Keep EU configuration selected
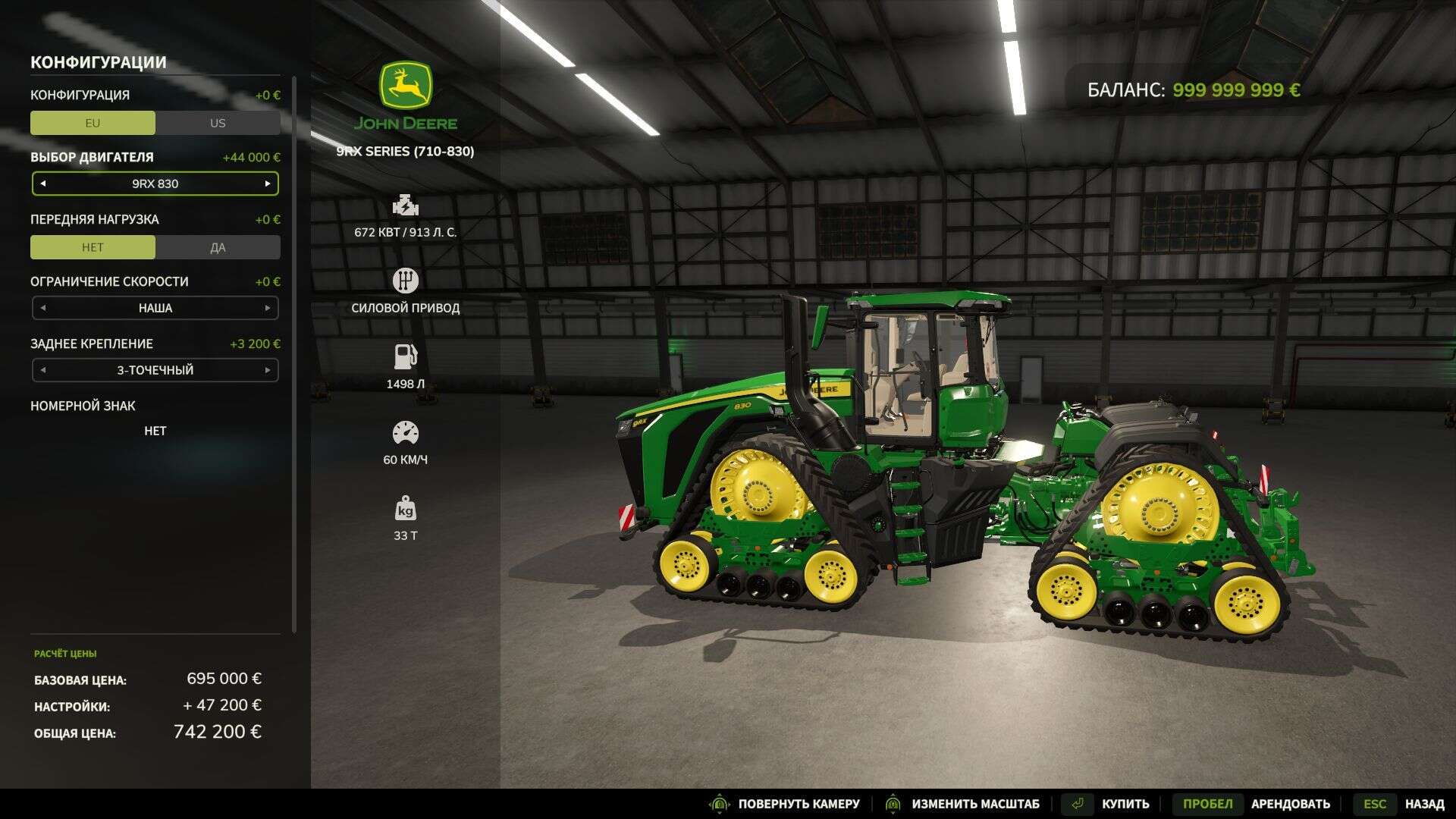This screenshot has height=819, width=1456. point(93,122)
